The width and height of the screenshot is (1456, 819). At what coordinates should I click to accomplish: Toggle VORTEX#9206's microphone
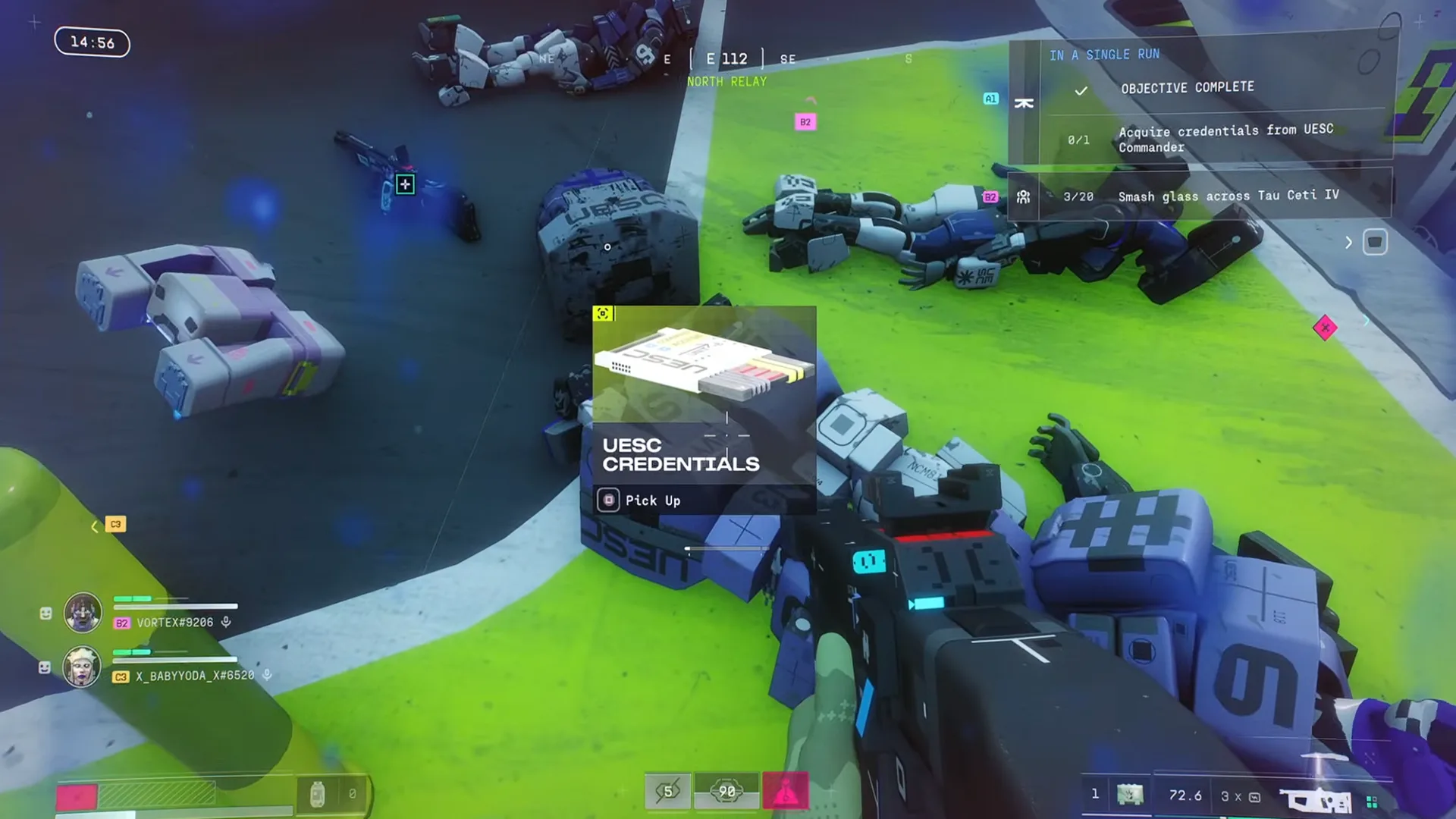pyautogui.click(x=225, y=623)
